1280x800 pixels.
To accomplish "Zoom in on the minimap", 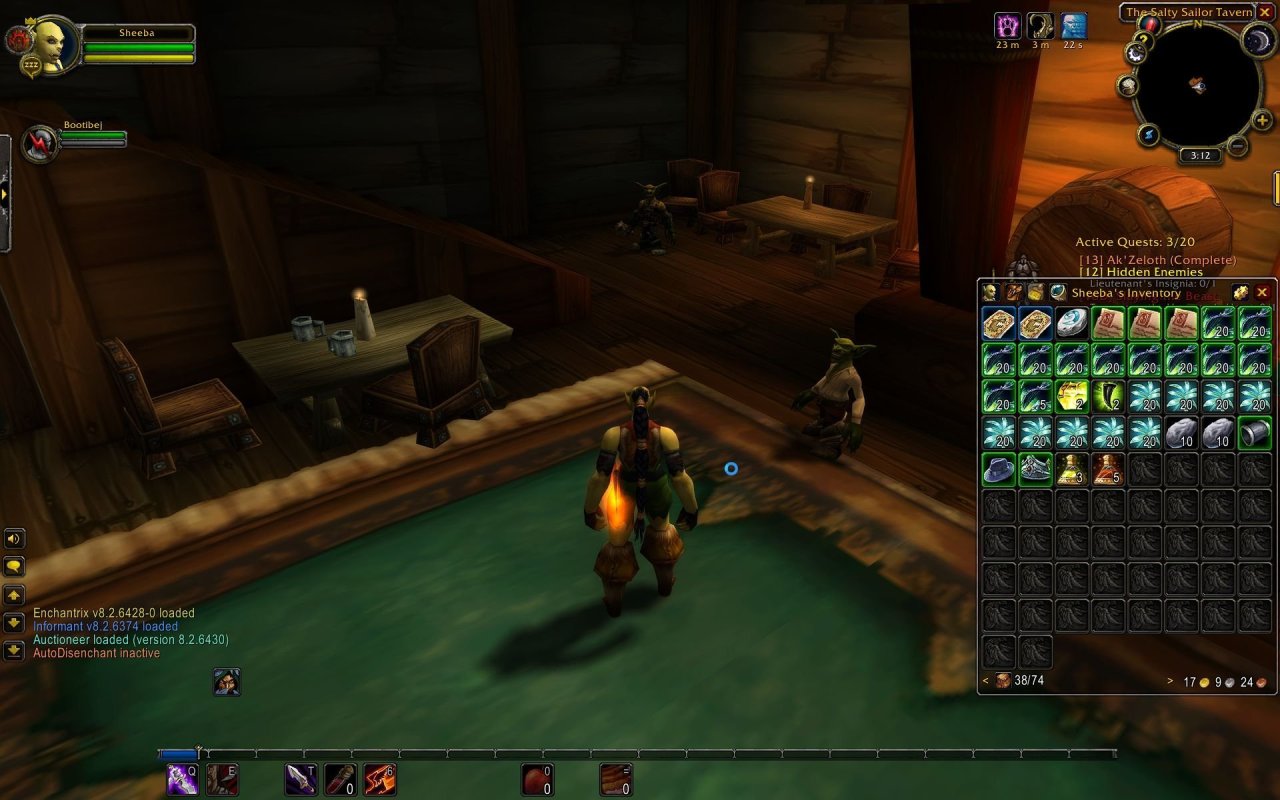I will tap(1262, 122).
